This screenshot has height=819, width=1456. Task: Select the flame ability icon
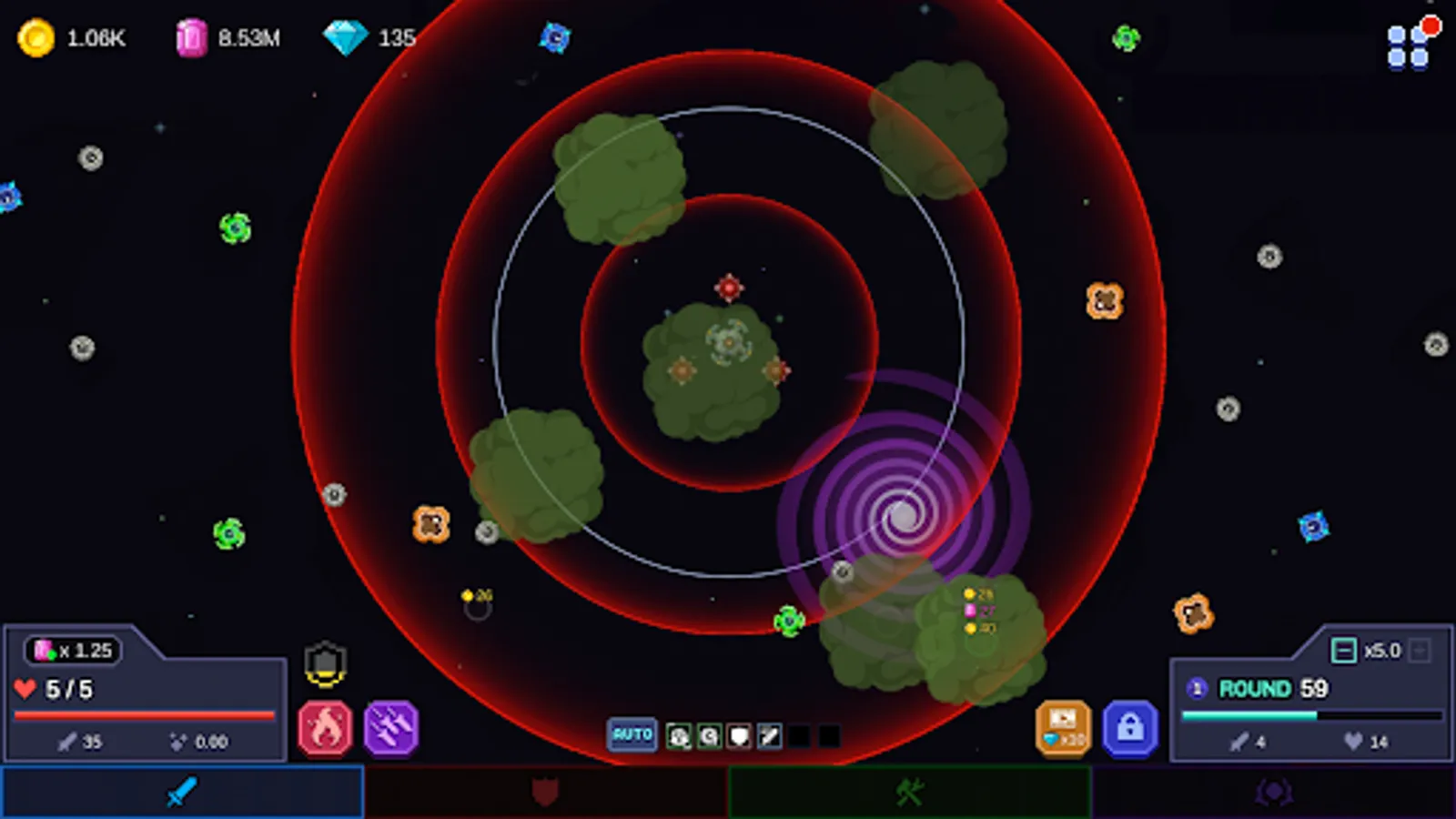pos(325,727)
